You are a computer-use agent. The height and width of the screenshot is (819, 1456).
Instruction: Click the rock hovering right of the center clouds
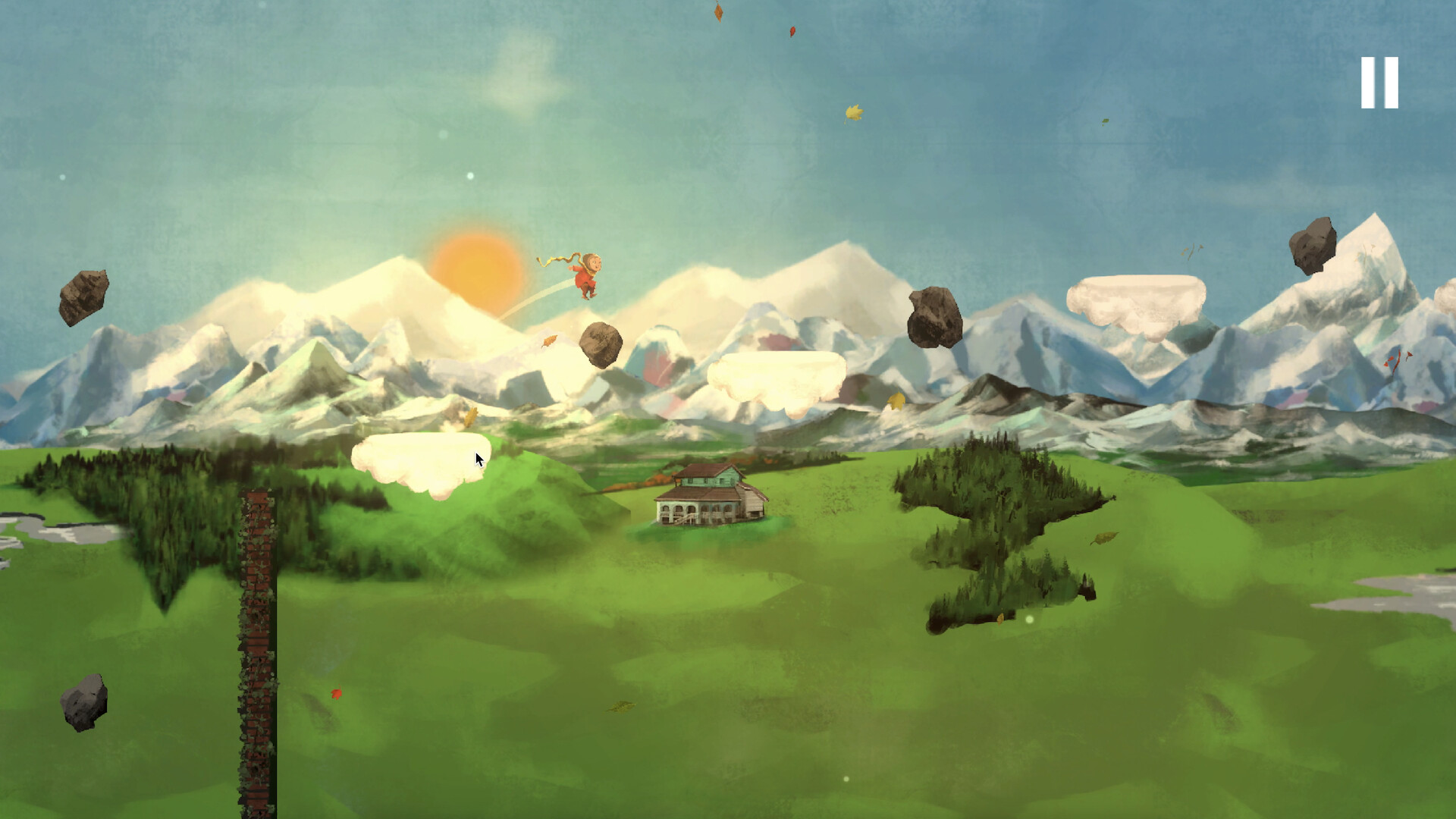click(934, 318)
